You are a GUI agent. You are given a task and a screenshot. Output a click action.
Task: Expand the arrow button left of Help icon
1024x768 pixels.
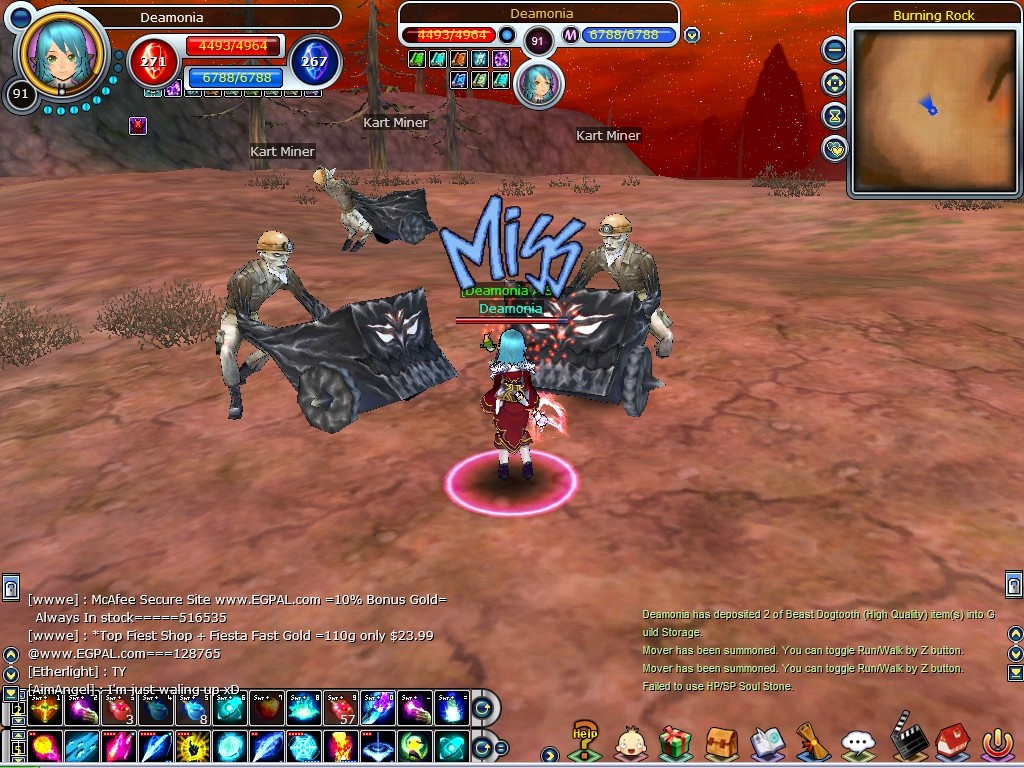pos(549,754)
